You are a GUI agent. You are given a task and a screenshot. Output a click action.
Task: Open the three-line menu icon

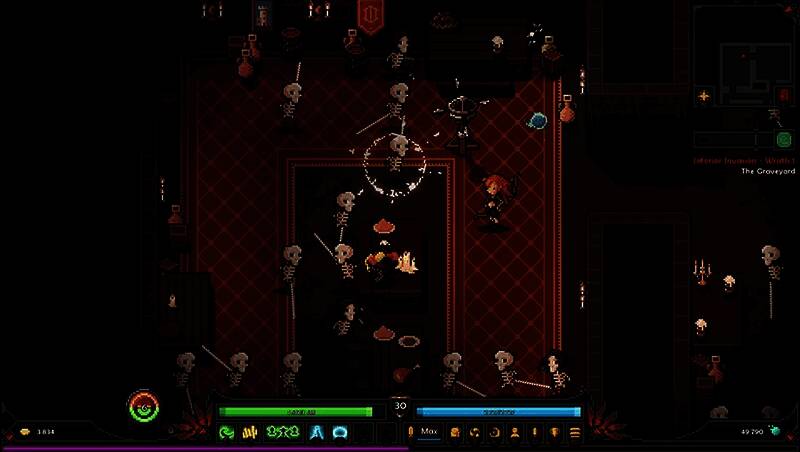[x=575, y=432]
